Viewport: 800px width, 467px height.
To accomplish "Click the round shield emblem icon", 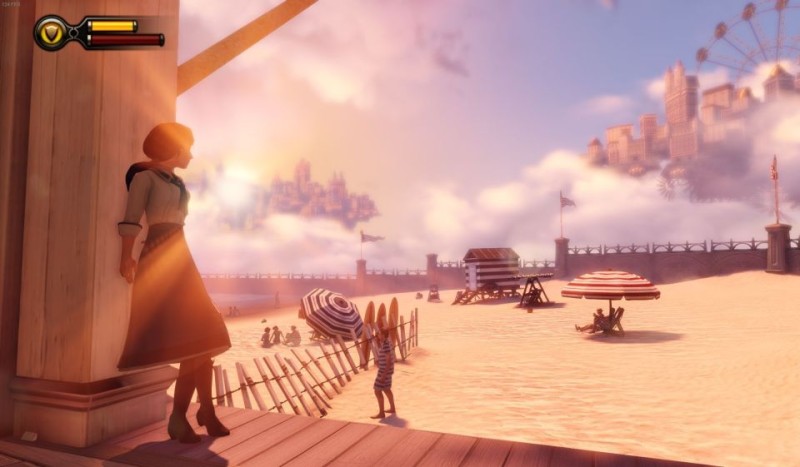I will tap(52, 33).
